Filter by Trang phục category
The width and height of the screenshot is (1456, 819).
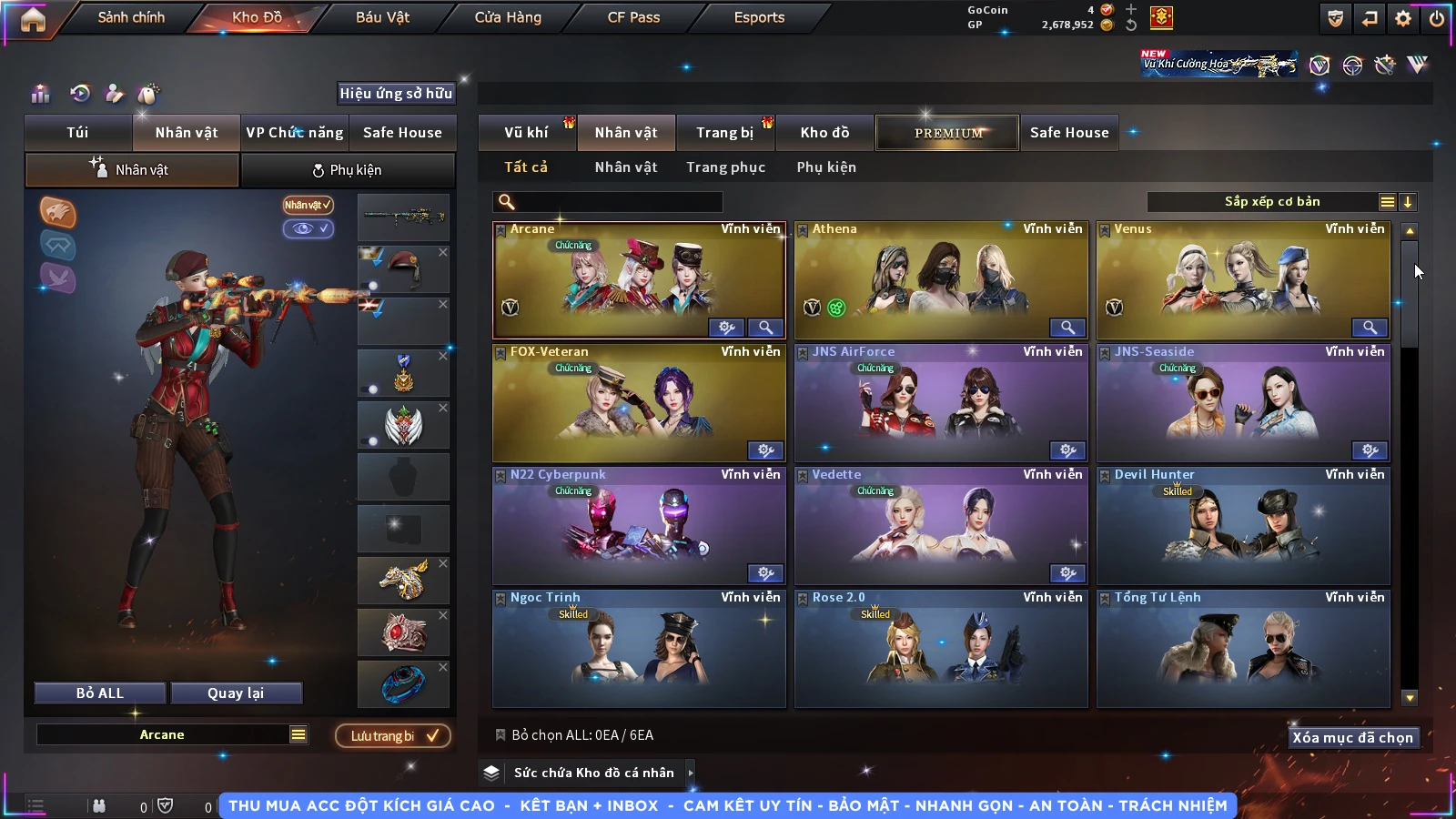tap(725, 167)
